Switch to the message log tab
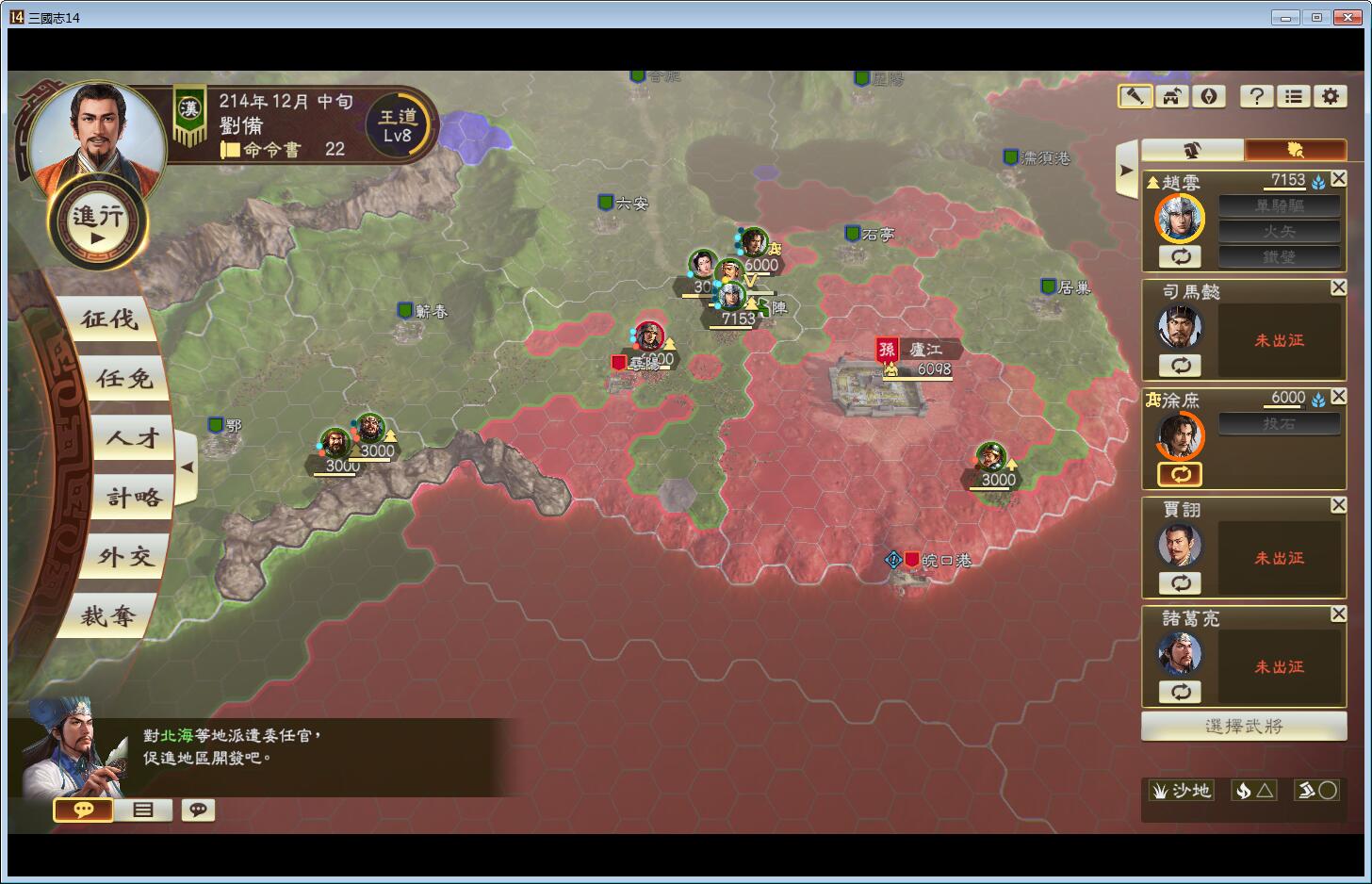The width and height of the screenshot is (1372, 884). point(143,810)
